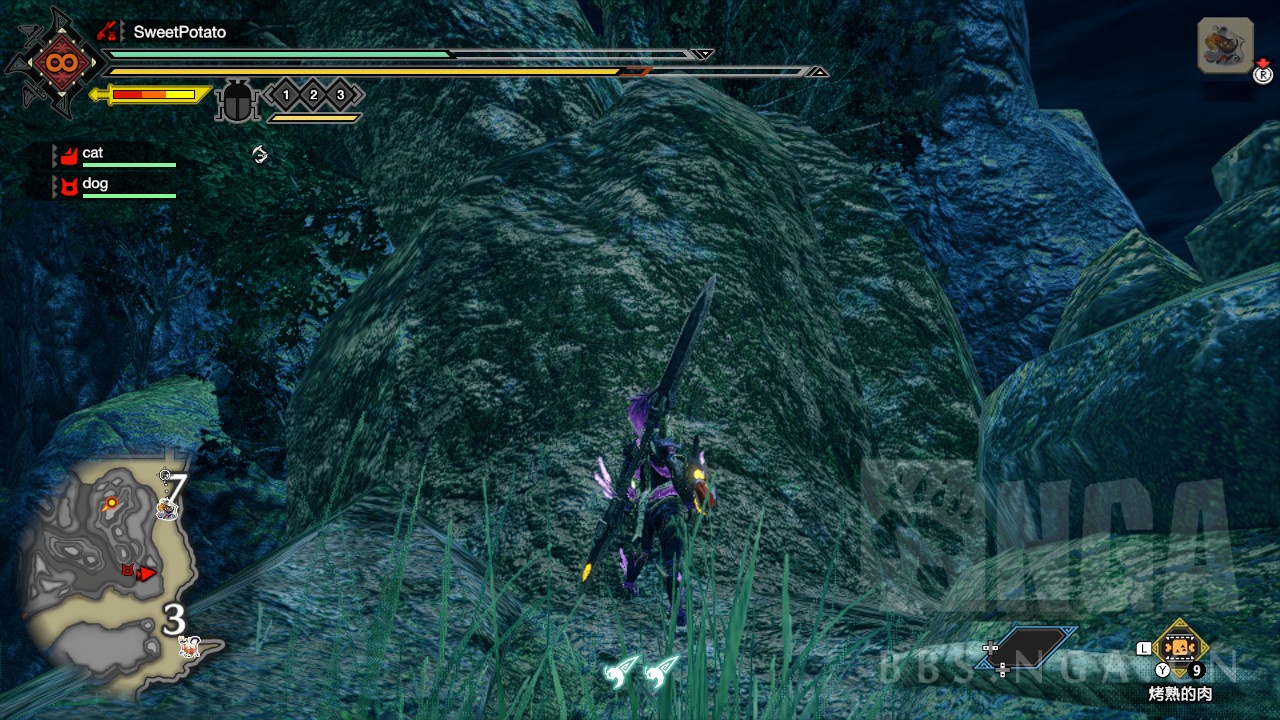Click the area 3 map marker
Viewport: 1280px width, 720px height.
(174, 621)
